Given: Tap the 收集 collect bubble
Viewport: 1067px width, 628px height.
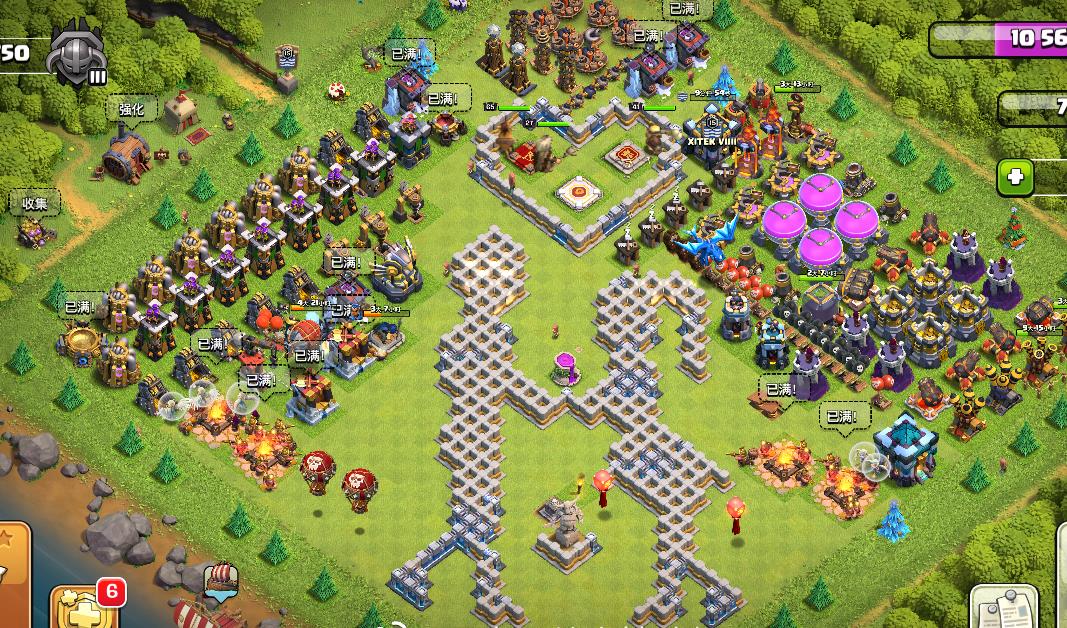Looking at the screenshot, I should click(36, 204).
